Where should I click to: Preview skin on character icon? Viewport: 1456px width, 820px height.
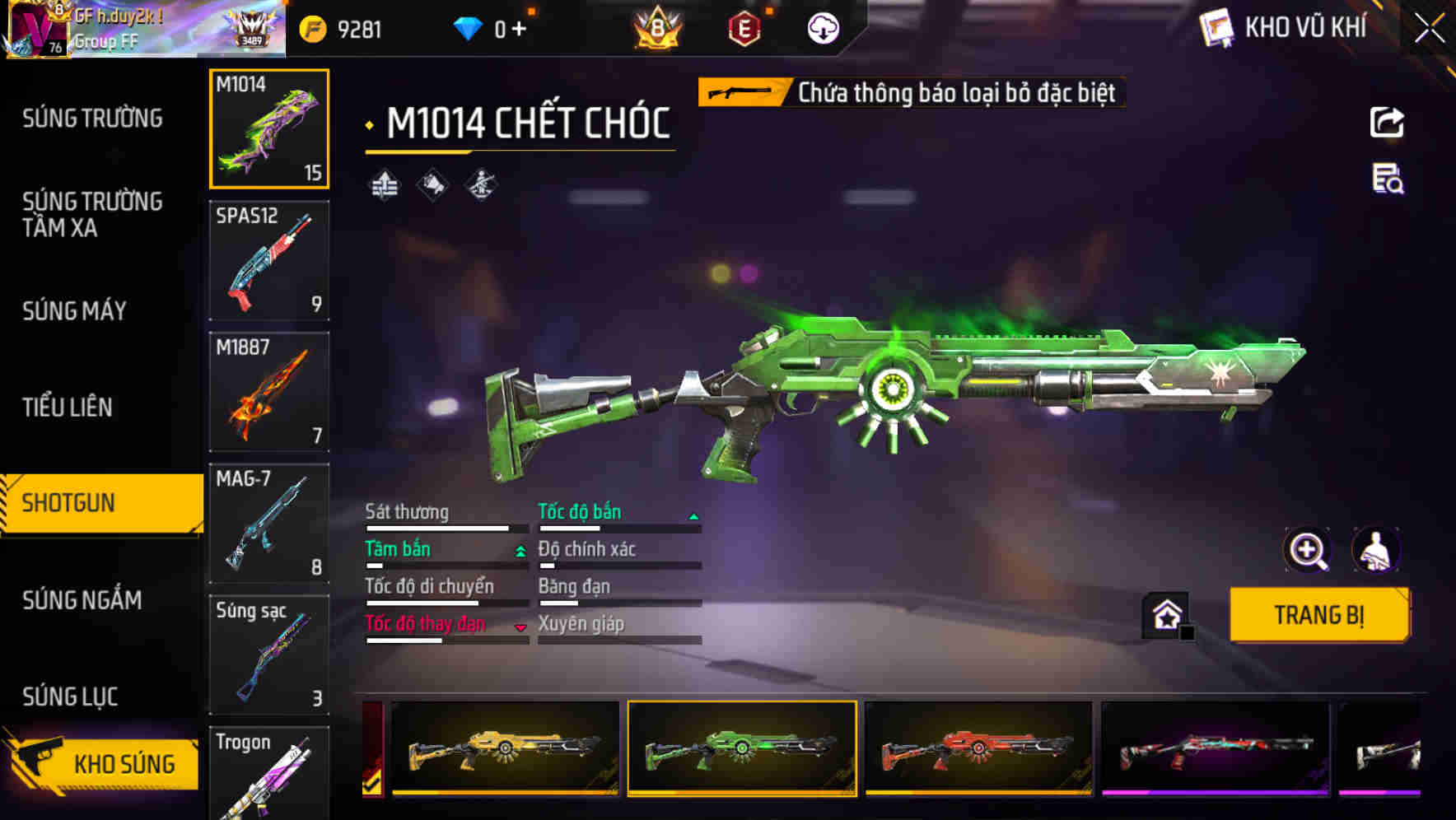[1375, 549]
